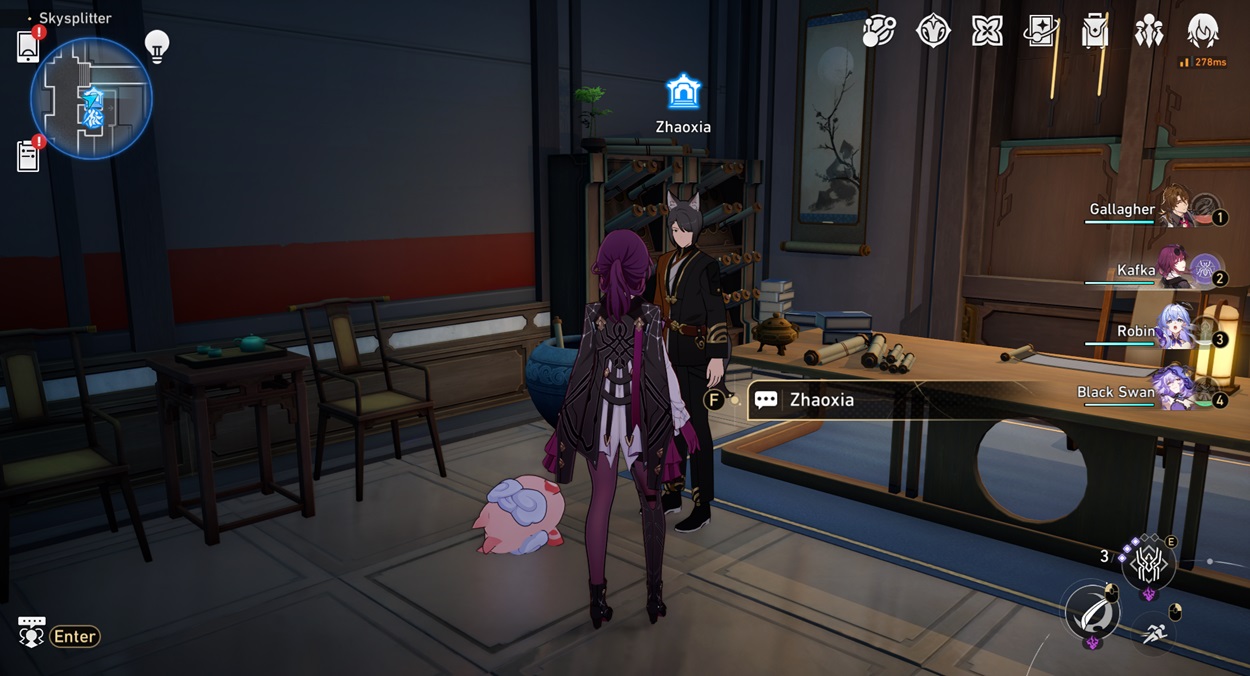Open the mission clipboard icon
1250x676 pixels.
point(28,156)
